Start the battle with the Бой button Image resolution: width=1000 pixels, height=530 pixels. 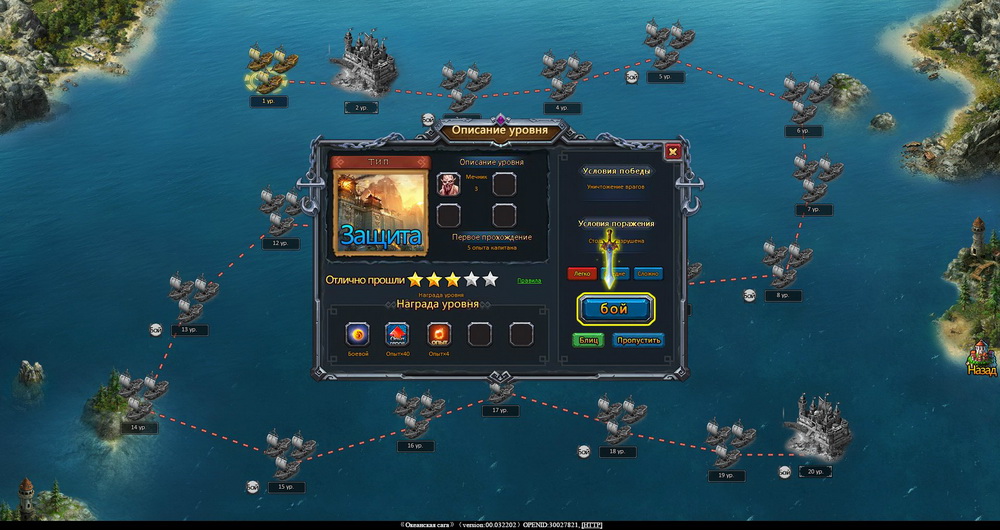click(615, 309)
